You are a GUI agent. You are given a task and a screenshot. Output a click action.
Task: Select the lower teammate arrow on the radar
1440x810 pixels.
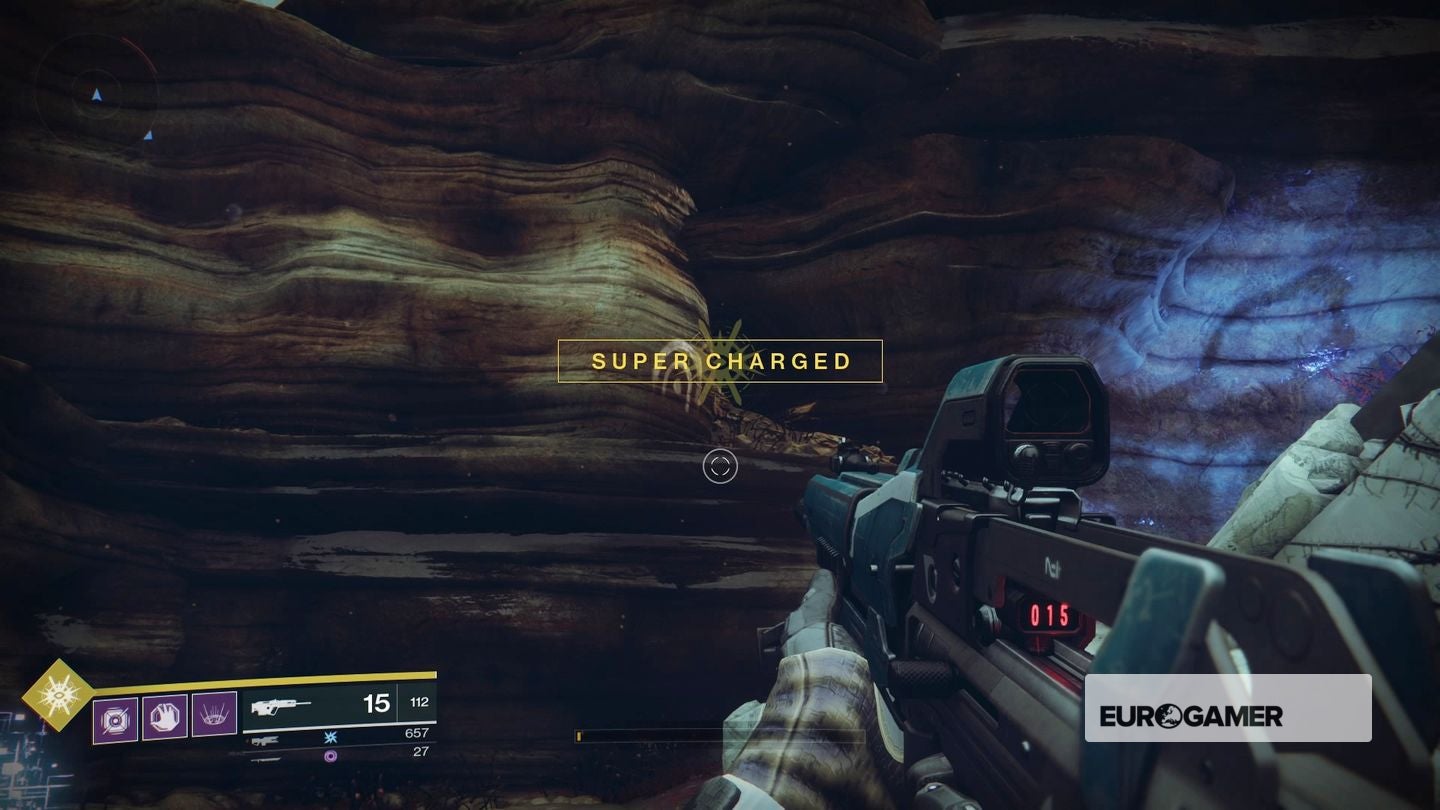tap(148, 137)
